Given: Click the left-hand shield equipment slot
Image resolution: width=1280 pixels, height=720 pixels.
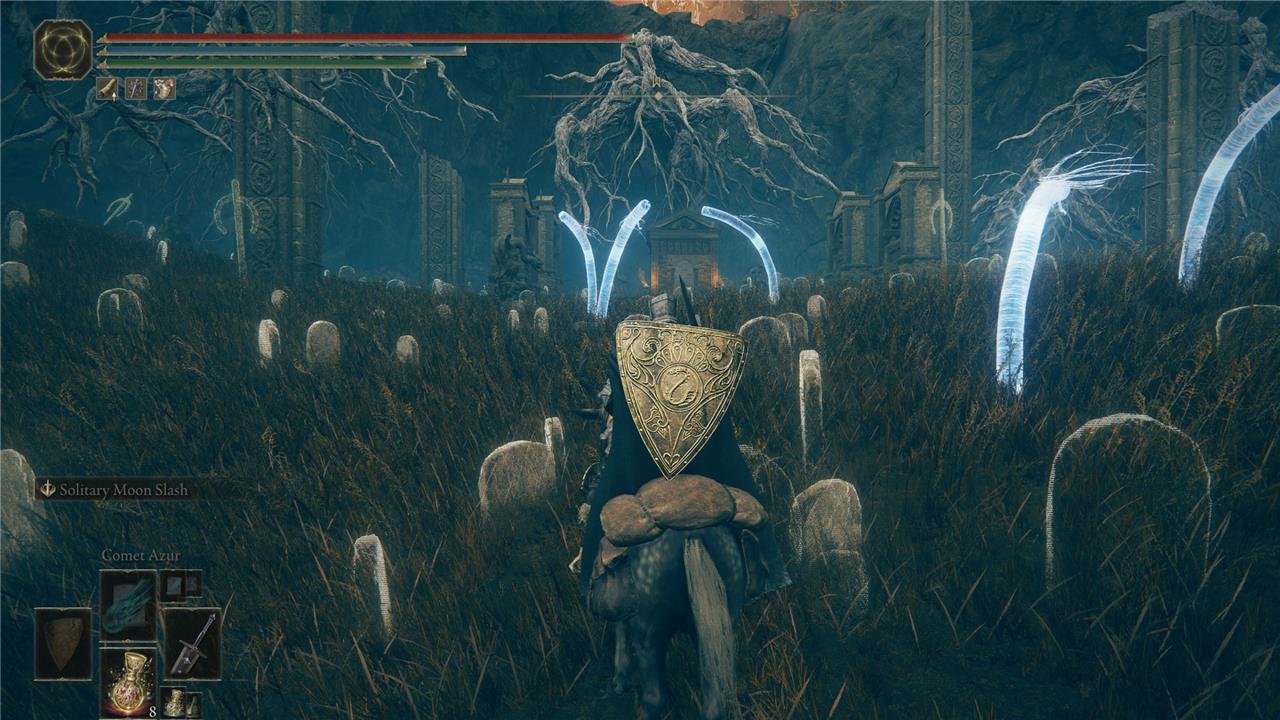Looking at the screenshot, I should pyautogui.click(x=63, y=645).
